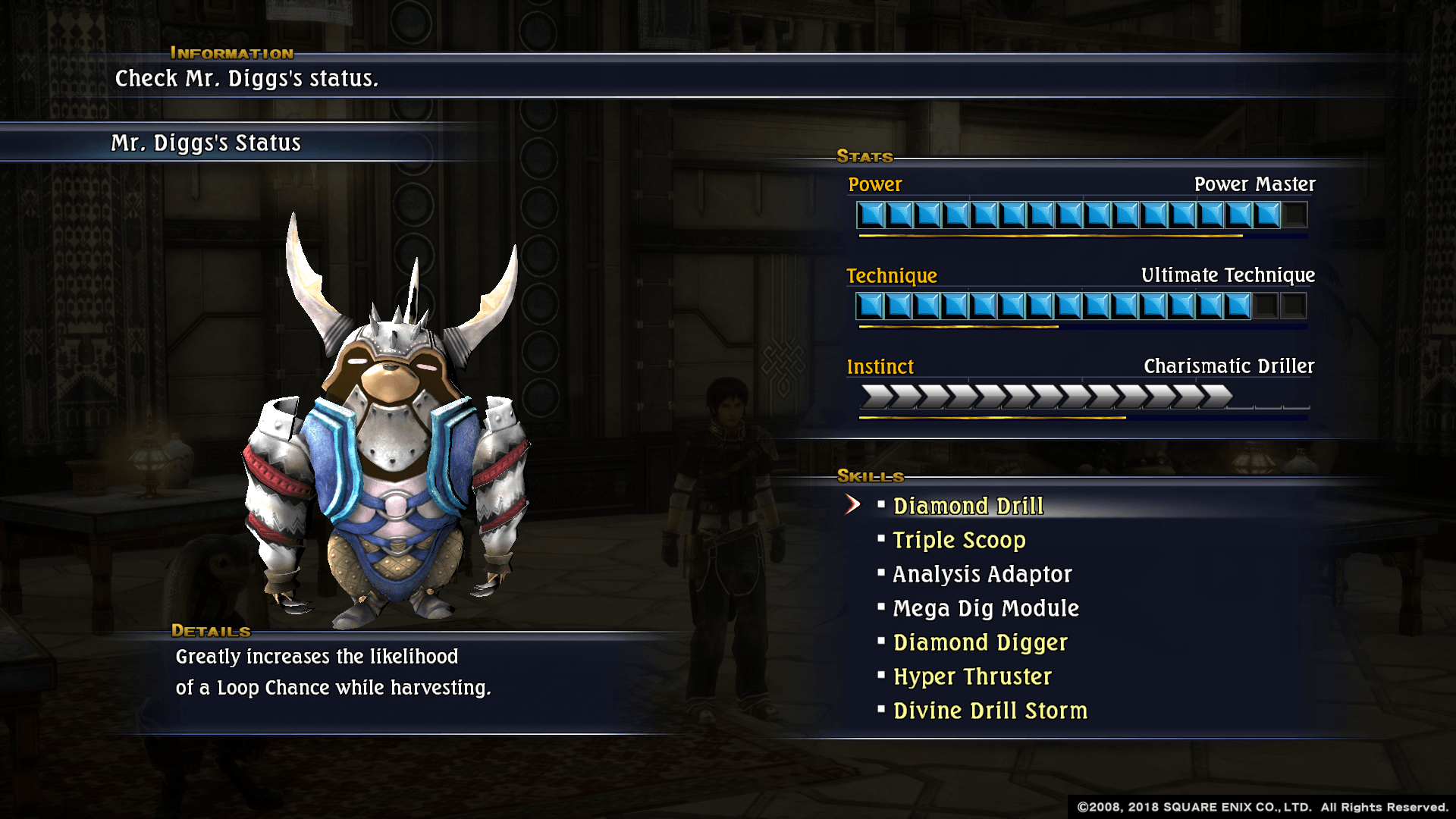Select the Mega Dig Module skill
Image resolution: width=1456 pixels, height=819 pixels.
point(985,608)
